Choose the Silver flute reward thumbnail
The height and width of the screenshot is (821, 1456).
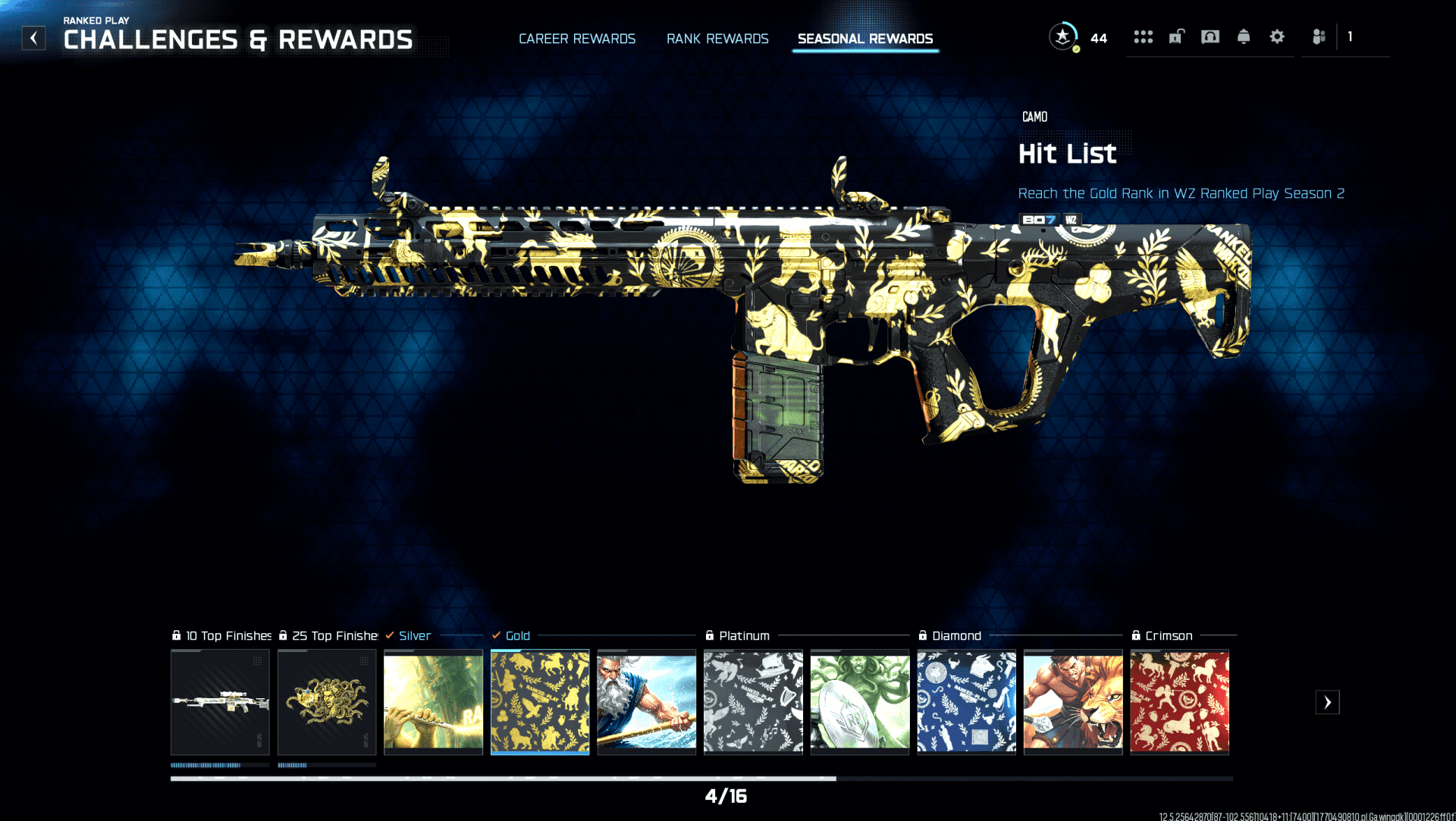[x=433, y=702]
